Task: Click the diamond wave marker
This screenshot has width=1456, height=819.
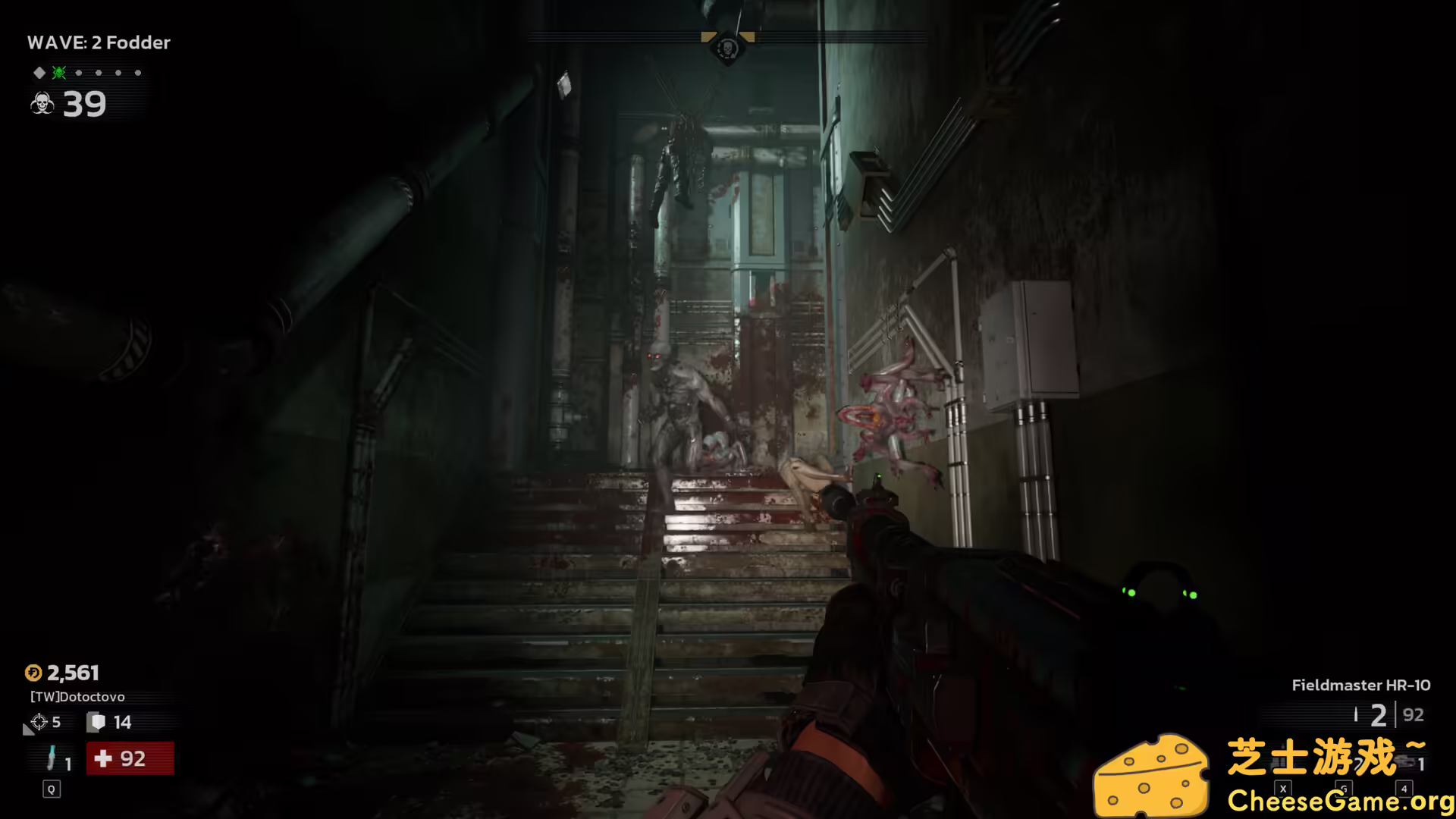Action: click(x=39, y=73)
